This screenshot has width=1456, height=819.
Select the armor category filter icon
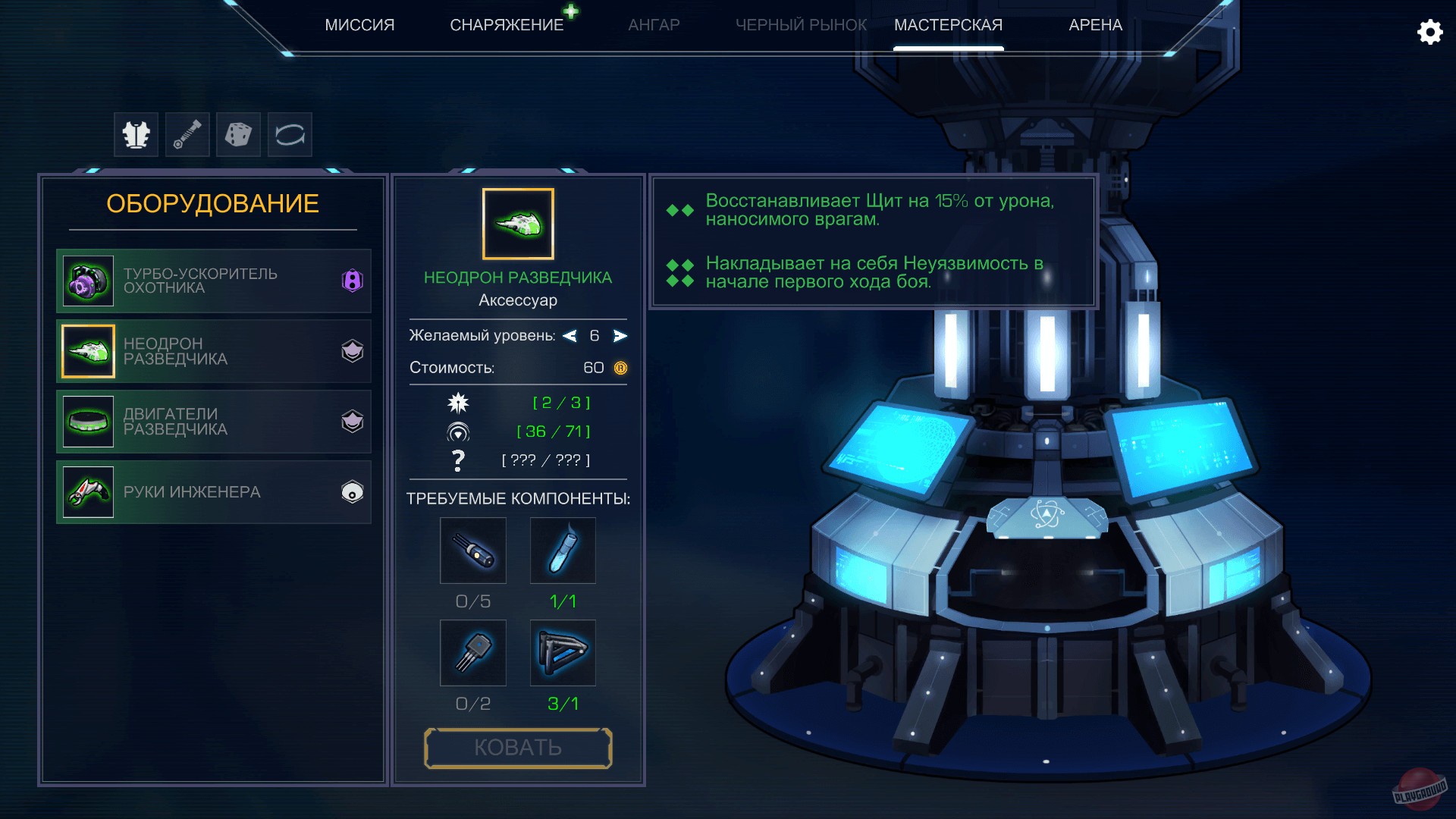136,134
